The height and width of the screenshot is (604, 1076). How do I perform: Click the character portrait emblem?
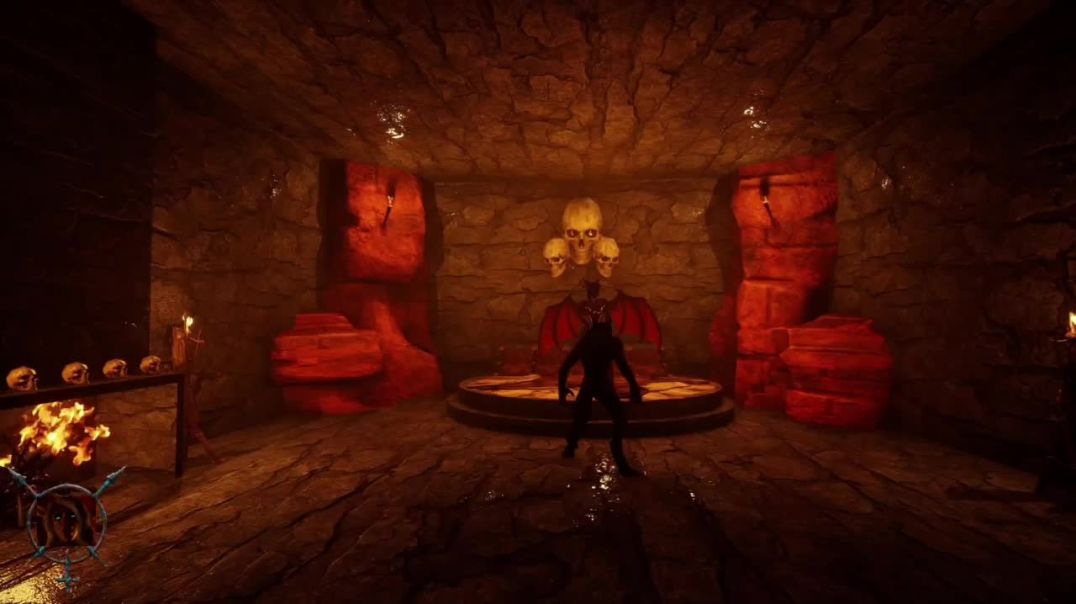[66, 522]
